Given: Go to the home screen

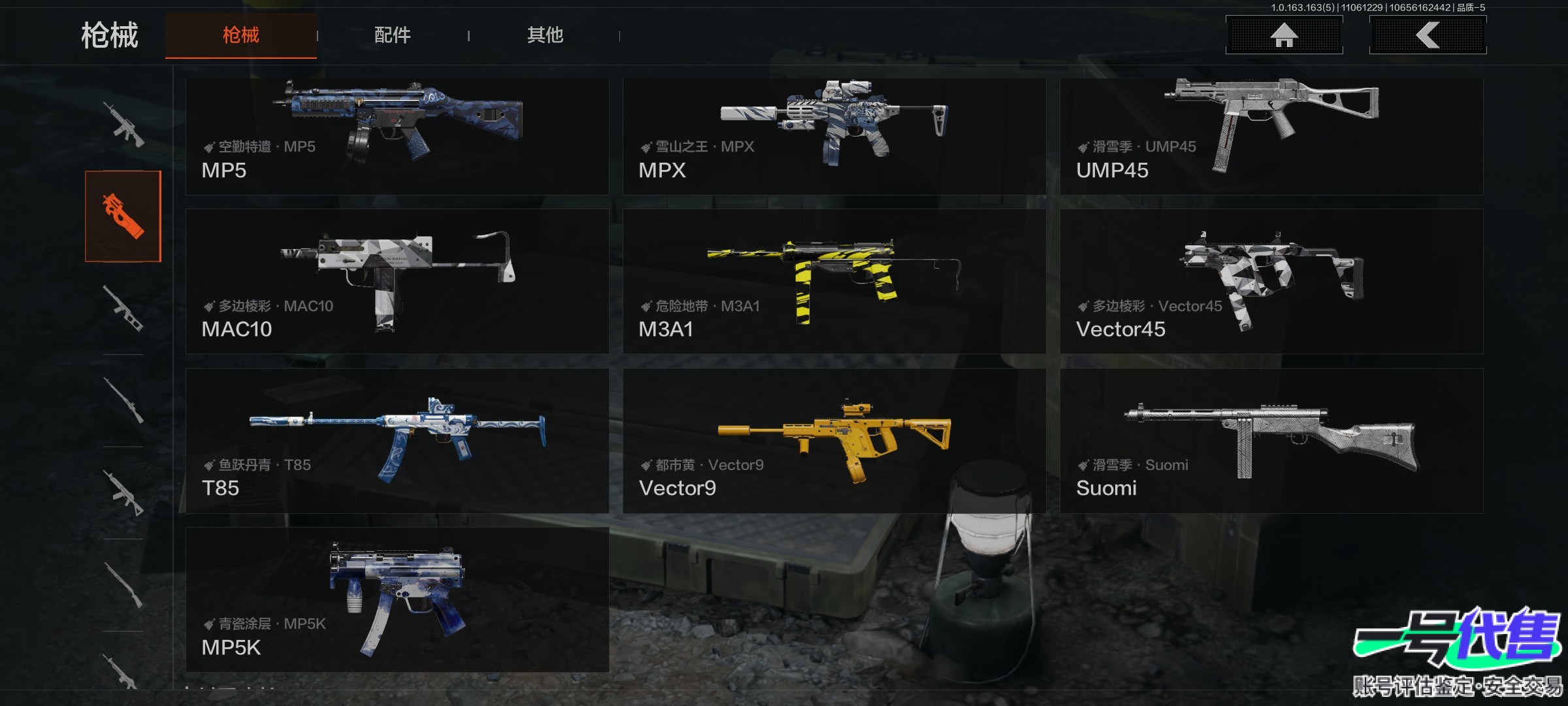Looking at the screenshot, I should pyautogui.click(x=1284, y=35).
